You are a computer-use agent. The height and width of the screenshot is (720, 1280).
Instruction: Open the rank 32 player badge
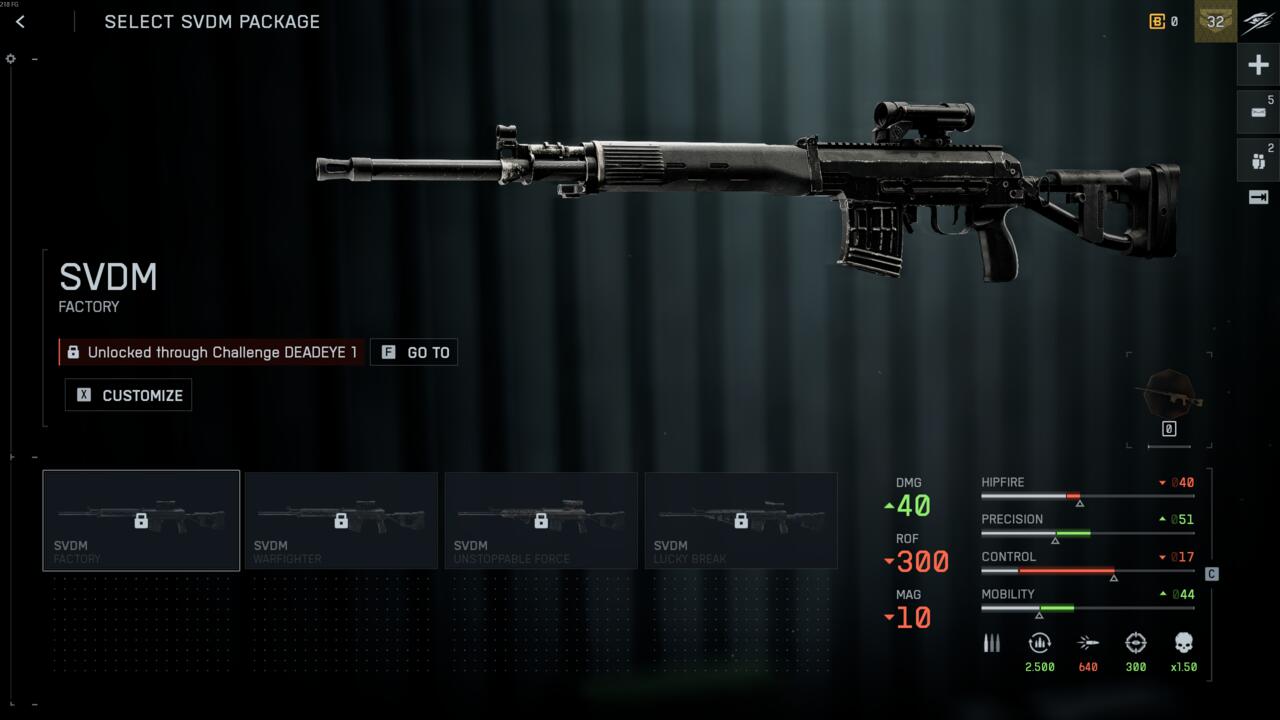1215,21
